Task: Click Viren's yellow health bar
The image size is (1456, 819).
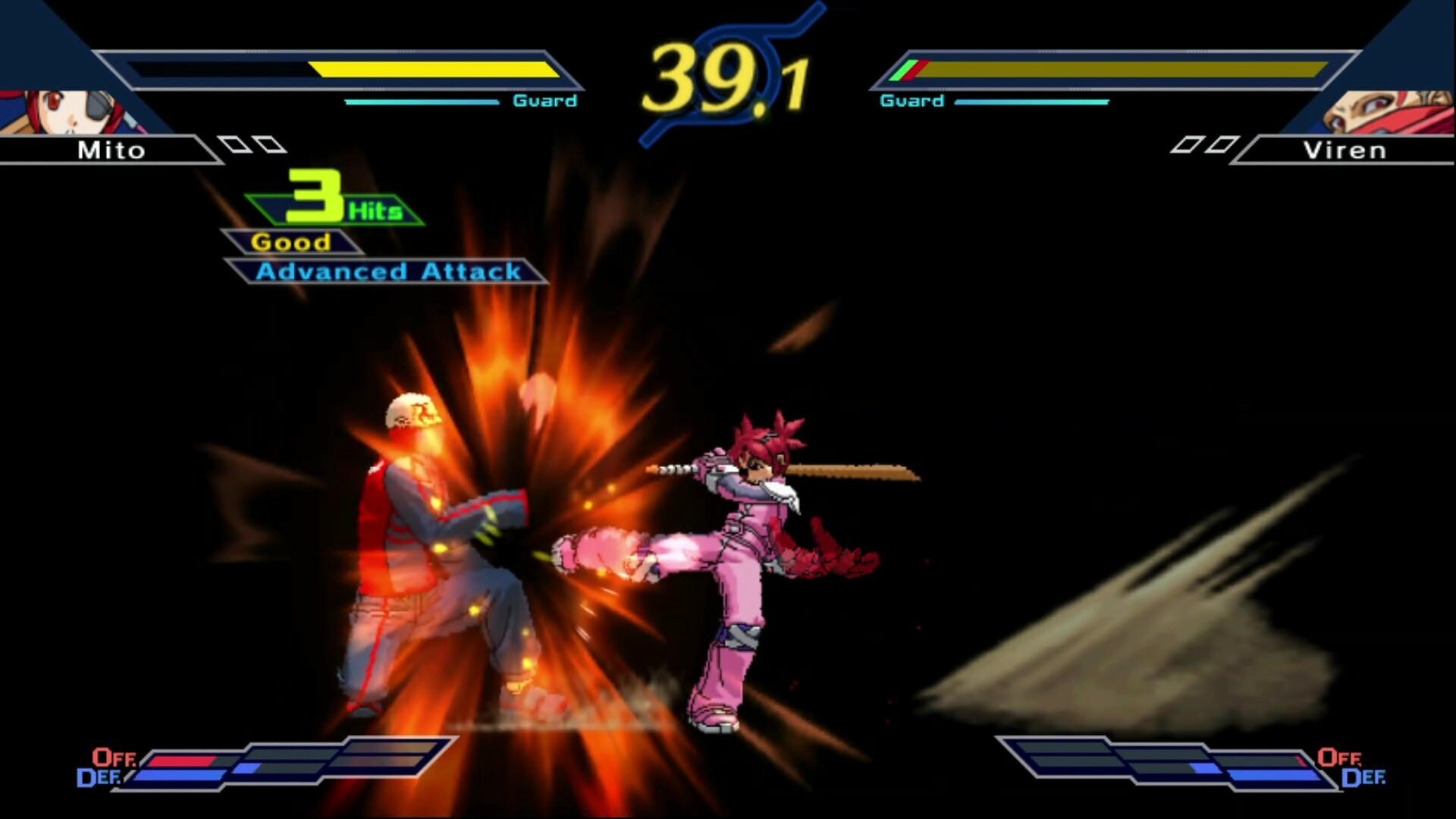Action: 1115,70
